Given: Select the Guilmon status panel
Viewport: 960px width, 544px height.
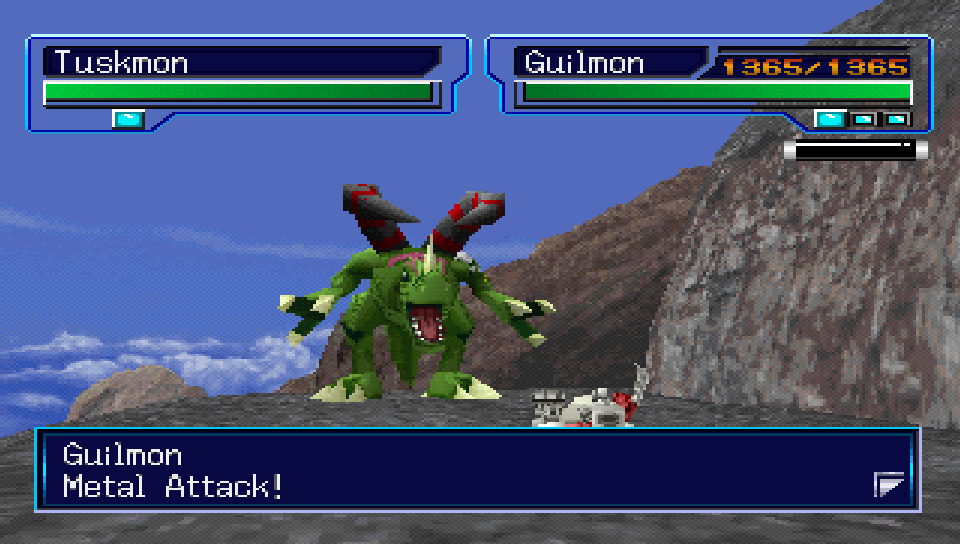Looking at the screenshot, I should [710, 82].
